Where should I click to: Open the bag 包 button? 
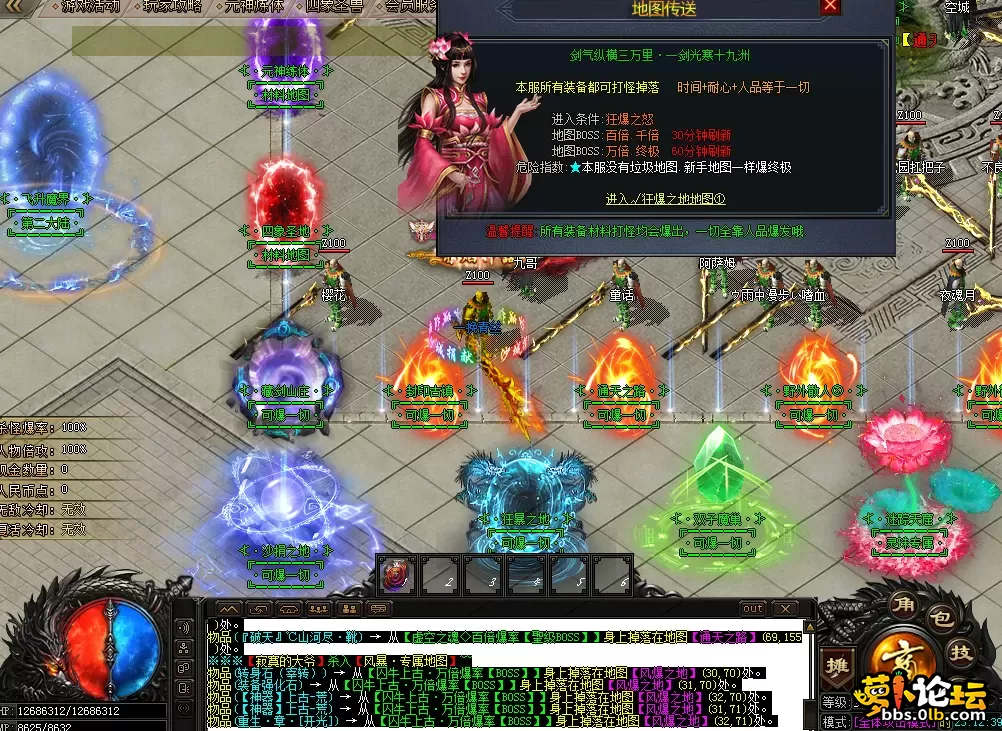939,617
